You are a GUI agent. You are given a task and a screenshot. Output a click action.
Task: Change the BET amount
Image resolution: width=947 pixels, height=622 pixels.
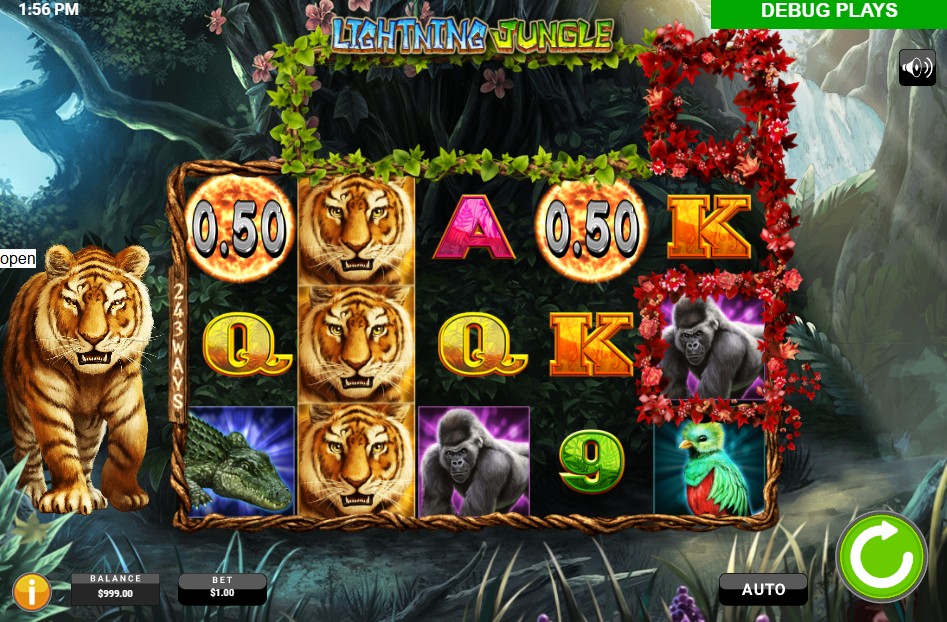(222, 588)
